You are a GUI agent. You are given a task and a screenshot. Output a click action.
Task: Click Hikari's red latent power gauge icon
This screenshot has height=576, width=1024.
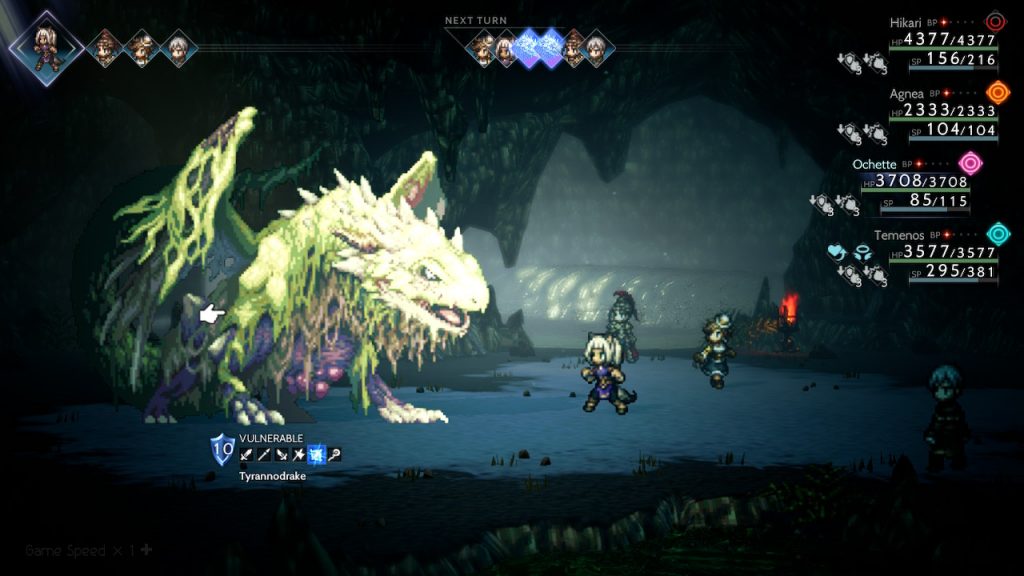click(x=996, y=22)
